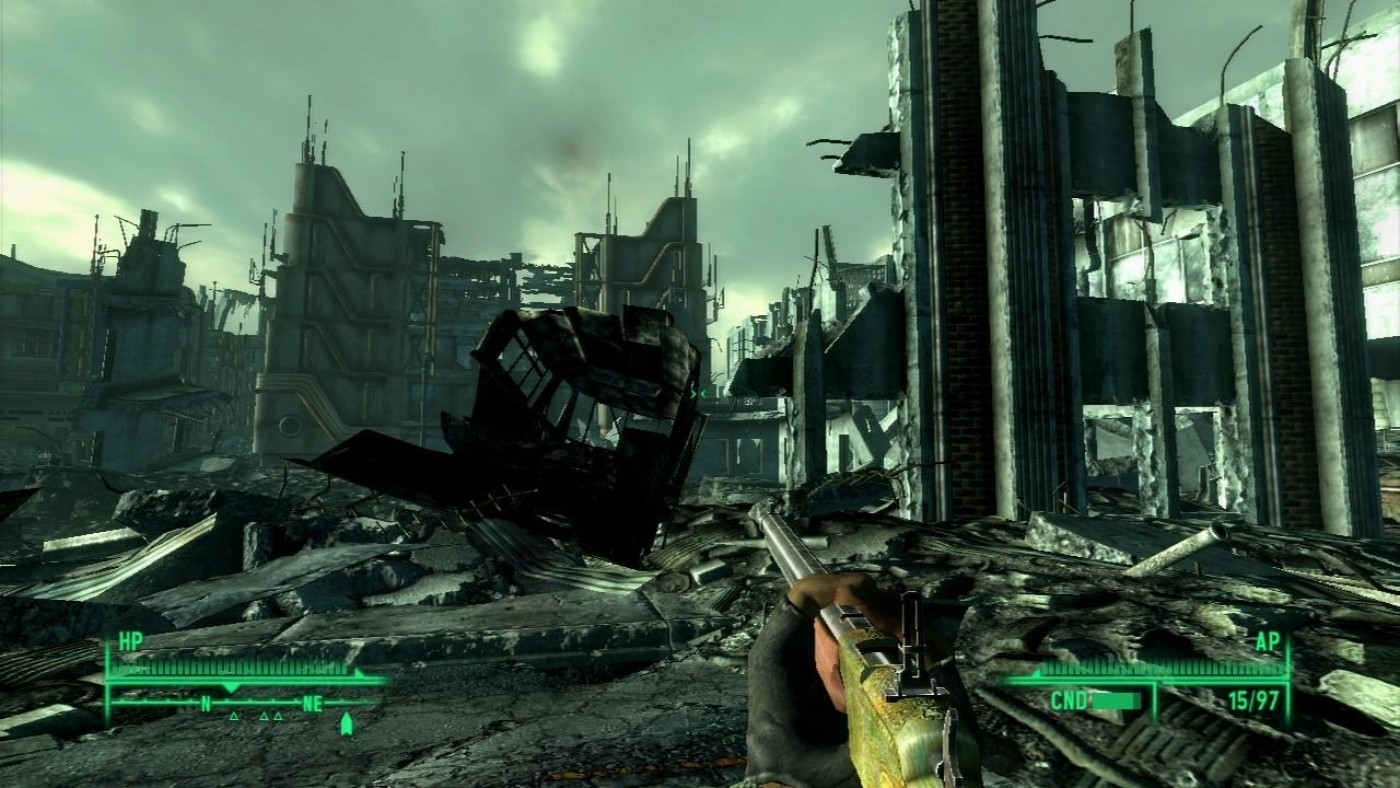
Task: Select the NE marker on the compass
Action: point(312,703)
